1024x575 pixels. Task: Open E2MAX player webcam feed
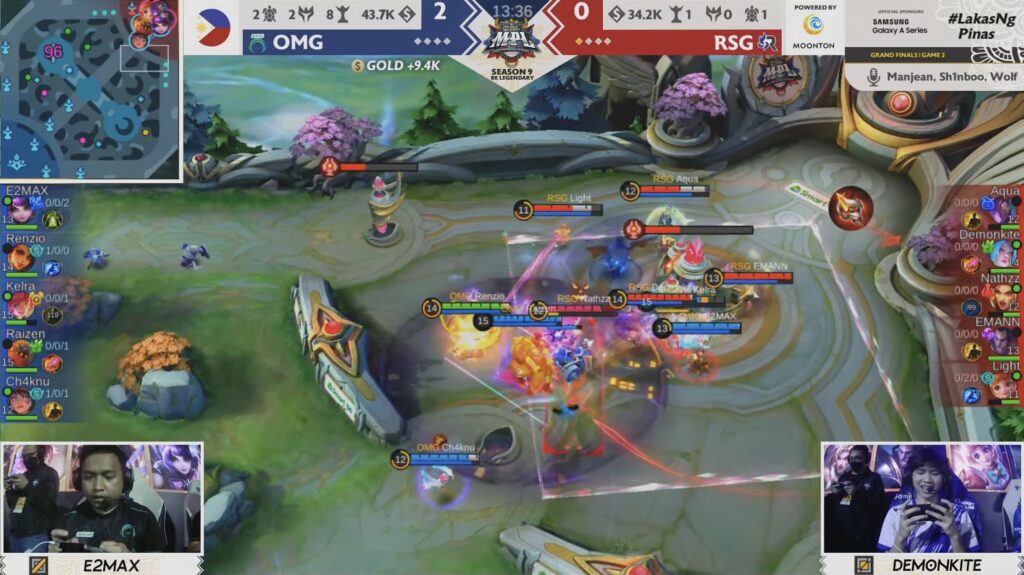(x=102, y=498)
